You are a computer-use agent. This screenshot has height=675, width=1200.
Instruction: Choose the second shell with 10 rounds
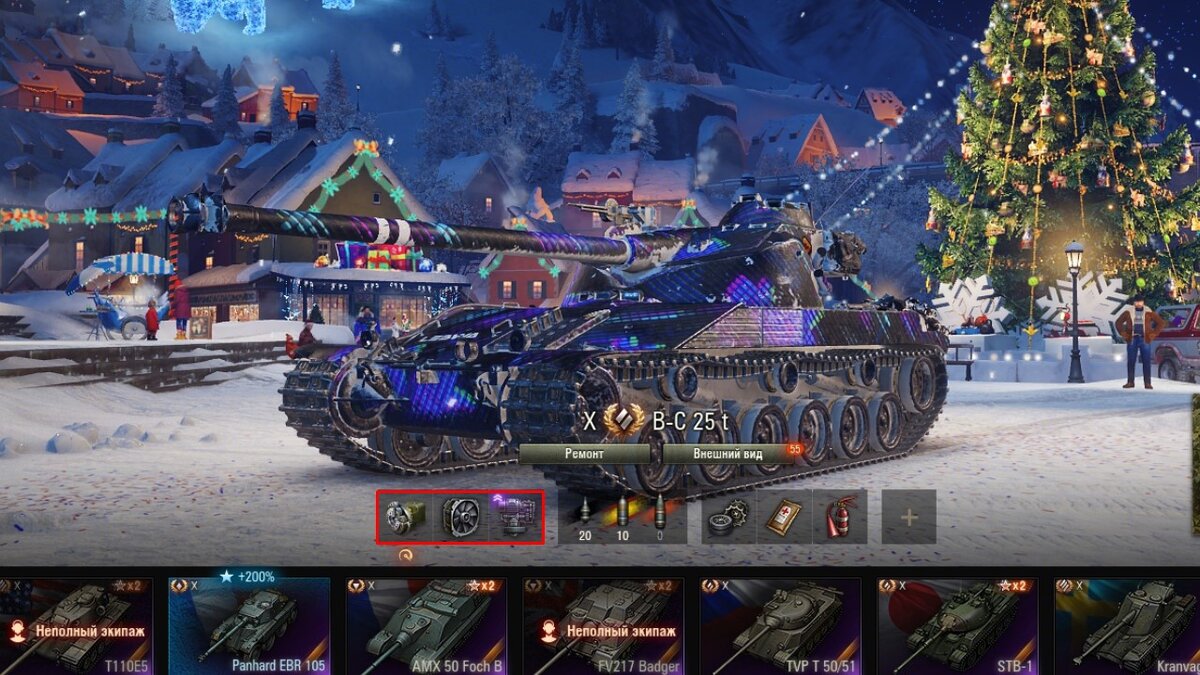point(622,517)
